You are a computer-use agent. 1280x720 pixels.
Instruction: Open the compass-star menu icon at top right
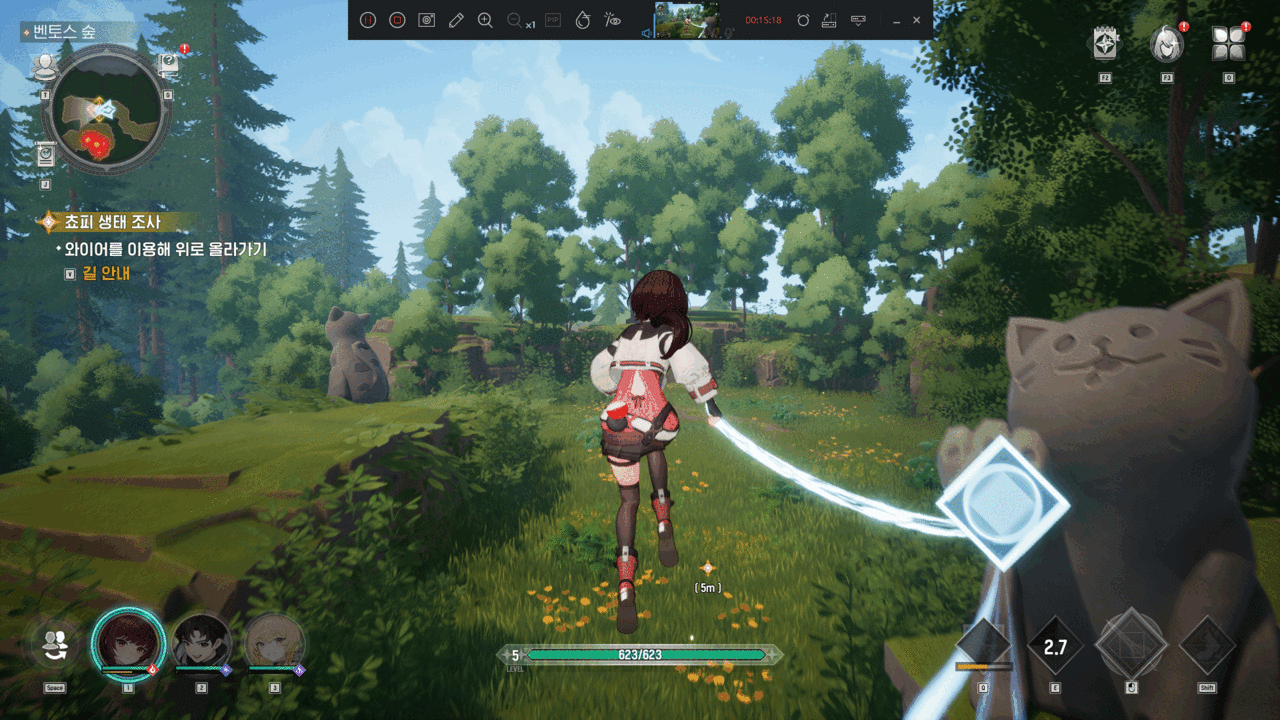pyautogui.click(x=1105, y=44)
